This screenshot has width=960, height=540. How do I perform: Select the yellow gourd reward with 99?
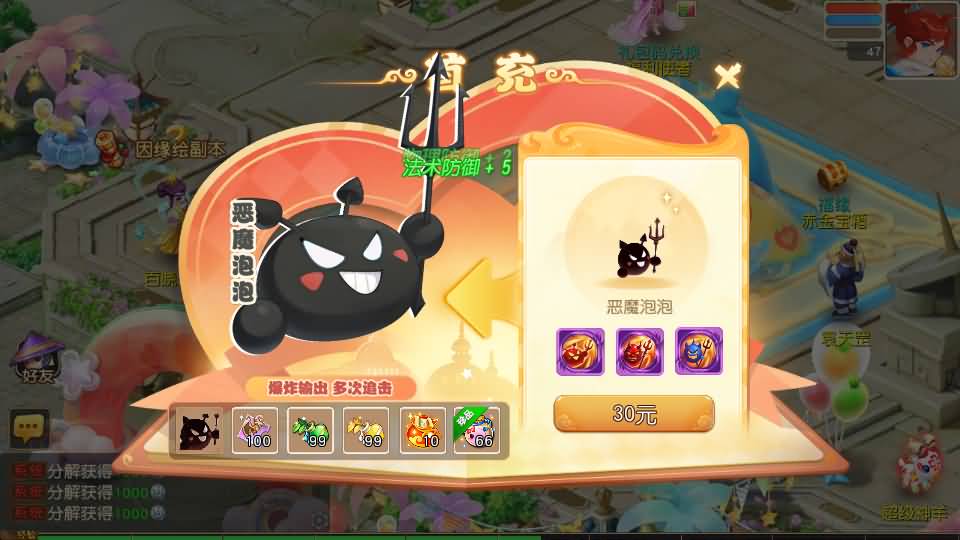tap(366, 431)
